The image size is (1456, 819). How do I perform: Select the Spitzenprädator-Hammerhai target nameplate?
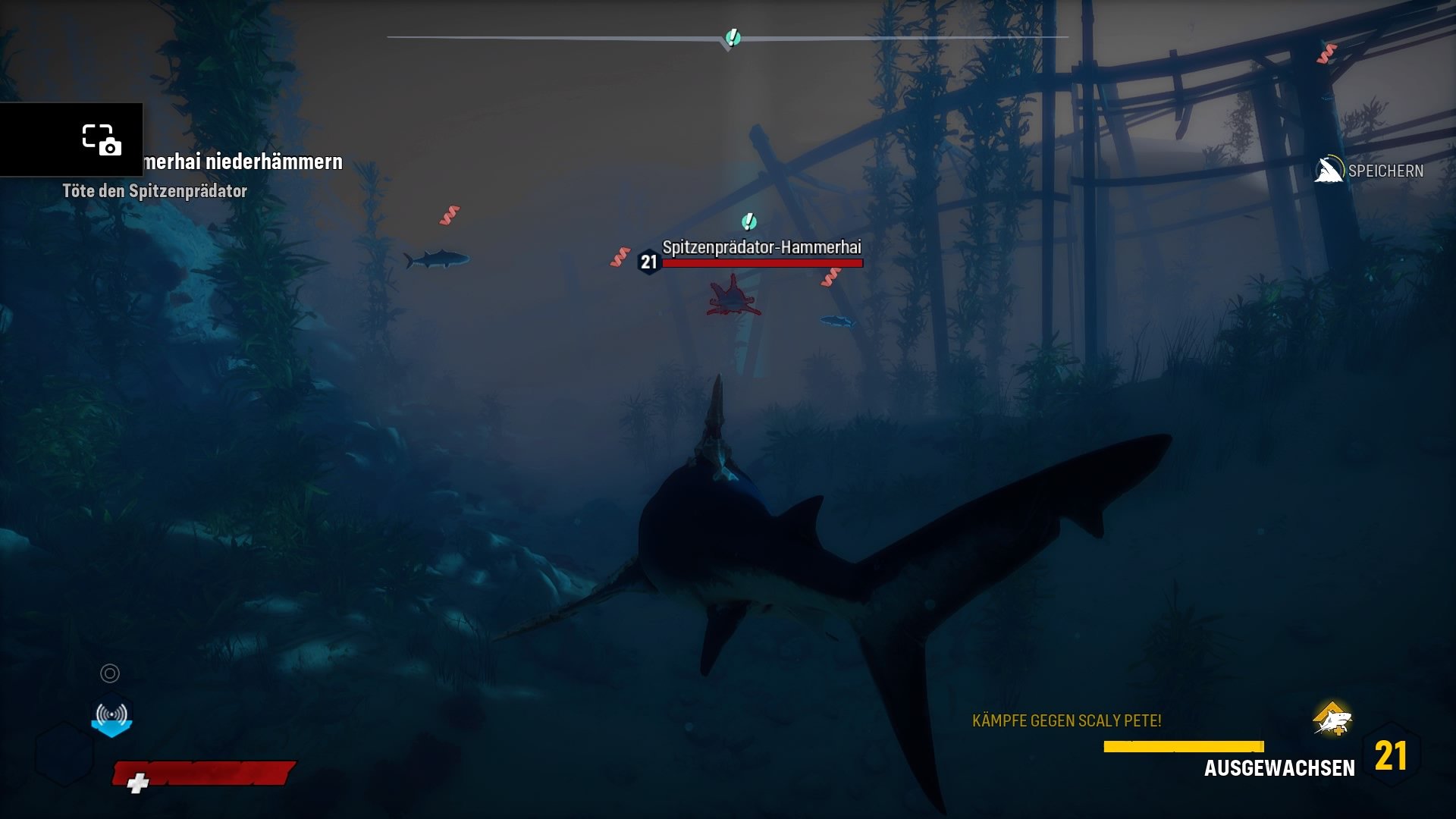point(761,247)
